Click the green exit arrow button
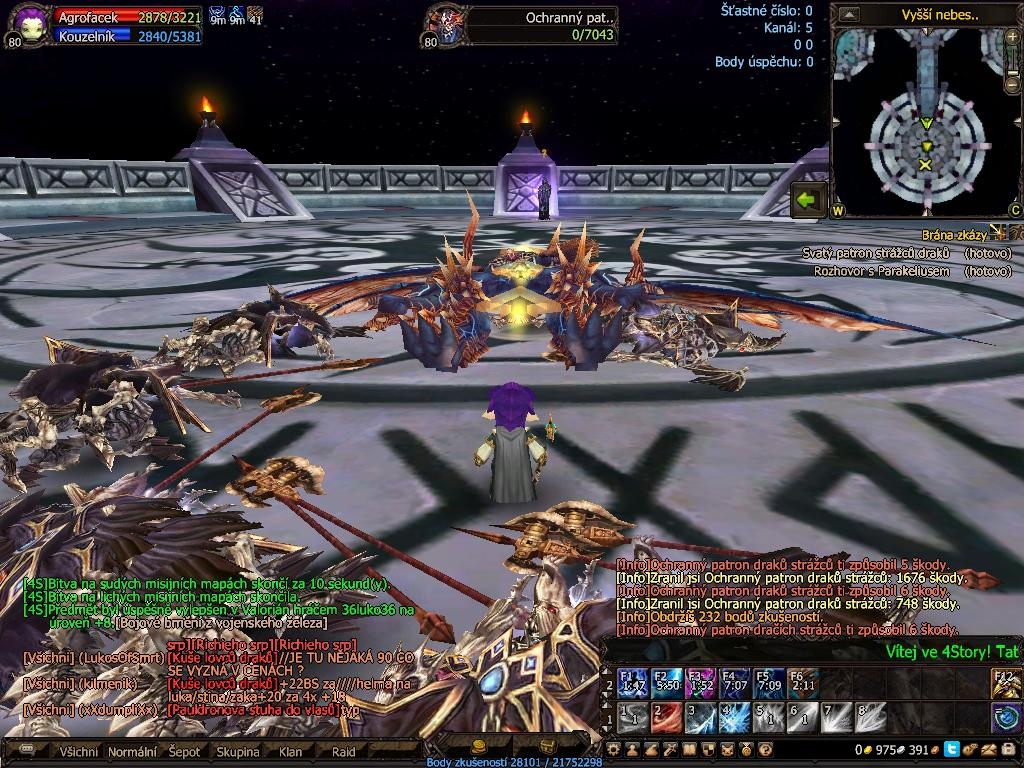 pyautogui.click(x=807, y=200)
